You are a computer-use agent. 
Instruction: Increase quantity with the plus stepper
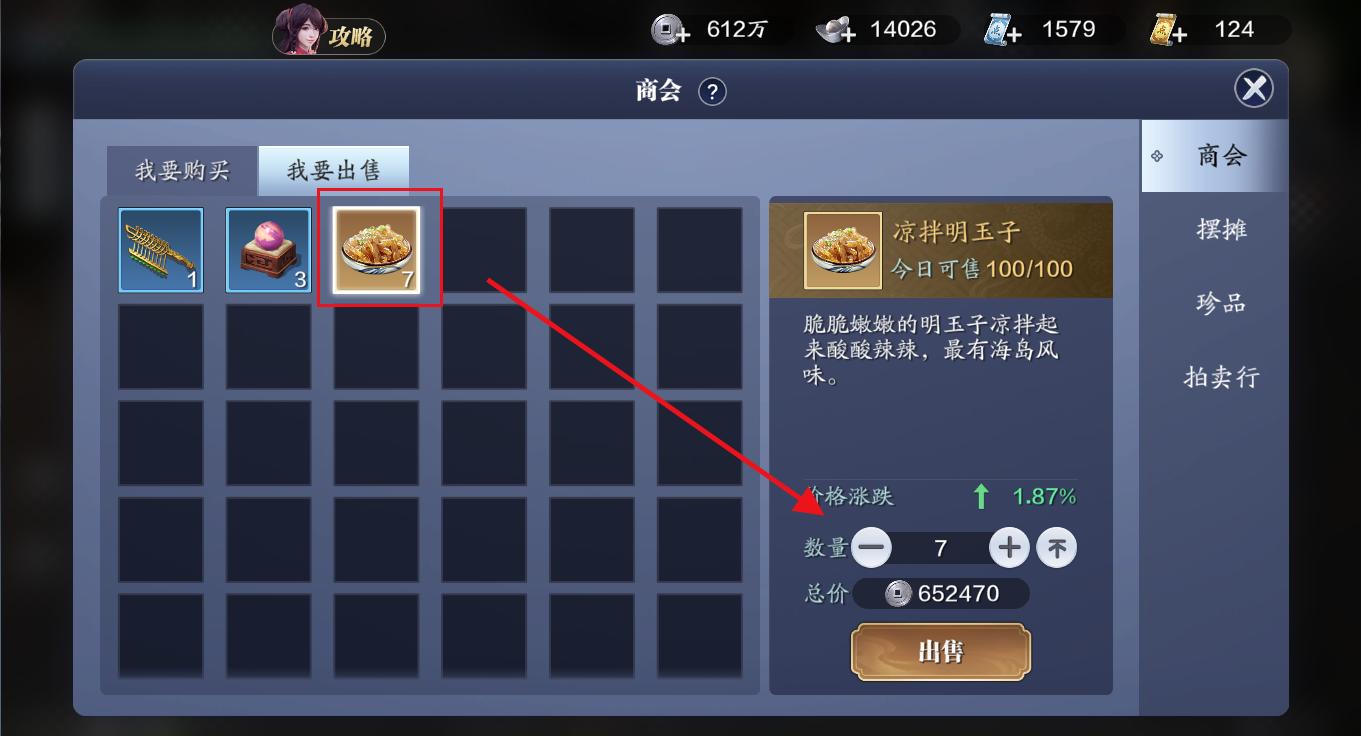(1009, 547)
